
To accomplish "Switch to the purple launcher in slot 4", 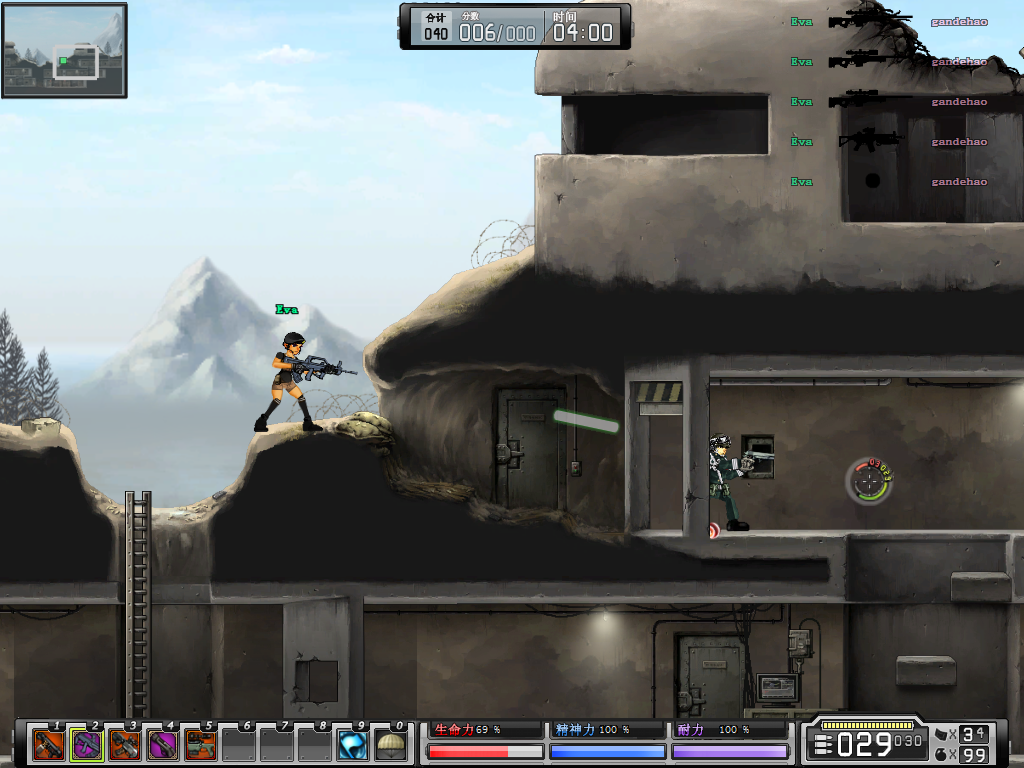I will 163,745.
